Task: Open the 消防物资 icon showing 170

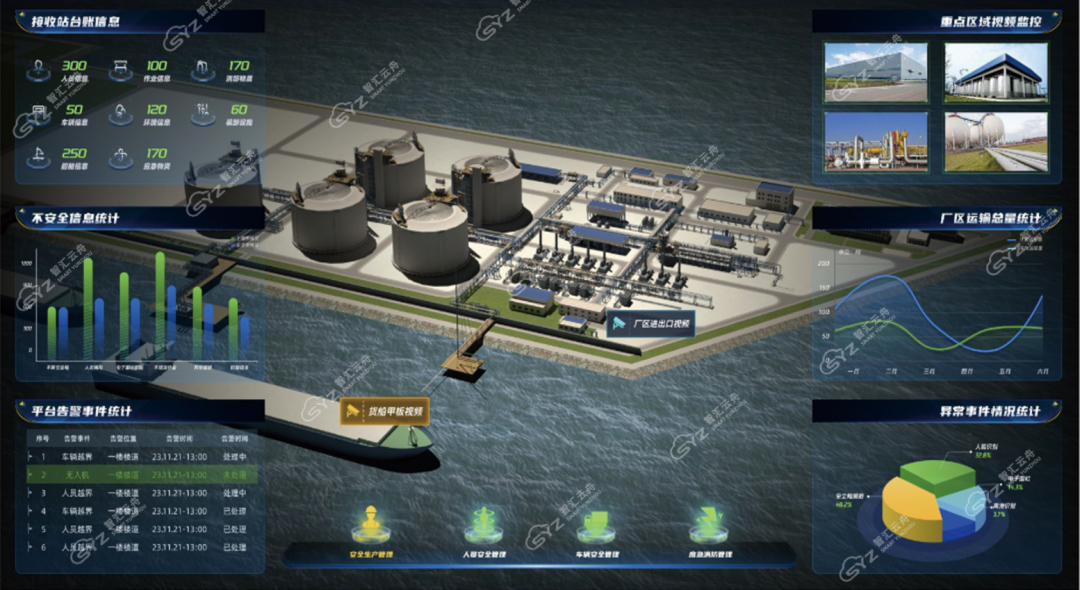Action: [204, 70]
